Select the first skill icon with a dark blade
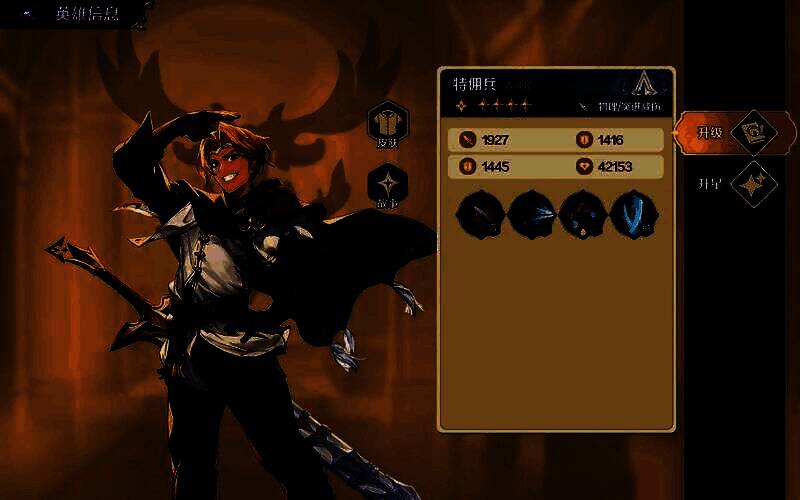 pos(478,213)
